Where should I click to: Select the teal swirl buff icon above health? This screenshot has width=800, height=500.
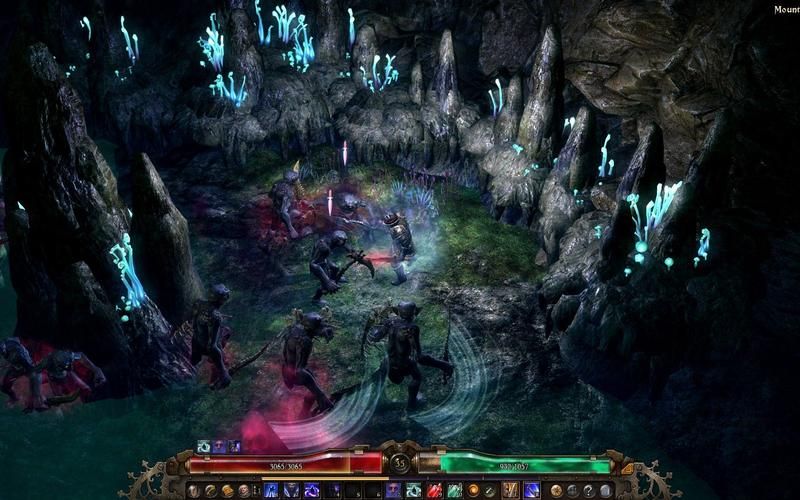point(204,446)
